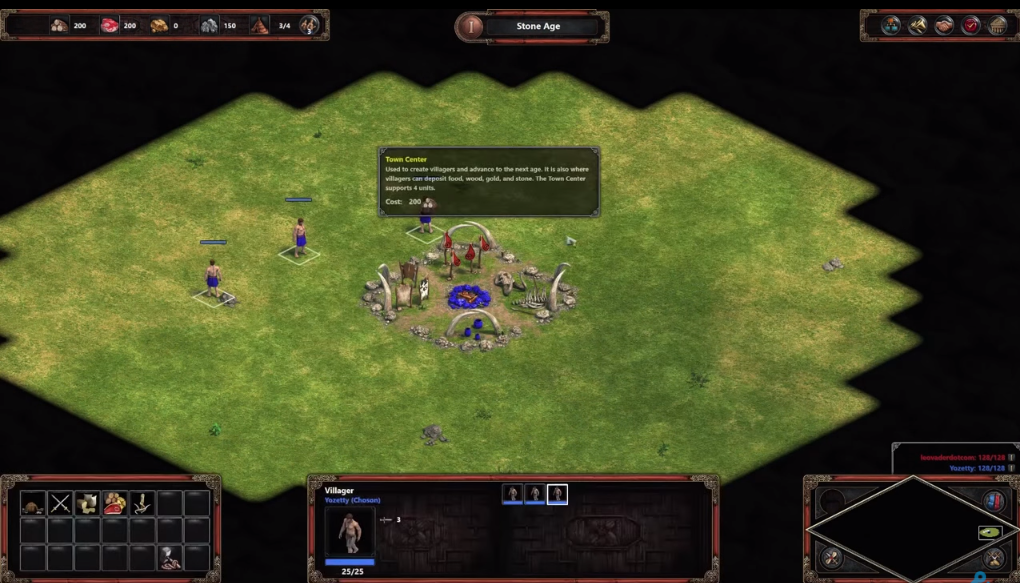Image resolution: width=1020 pixels, height=583 pixels.
Task: Click the command icon in the bottom row
Action: 170,558
